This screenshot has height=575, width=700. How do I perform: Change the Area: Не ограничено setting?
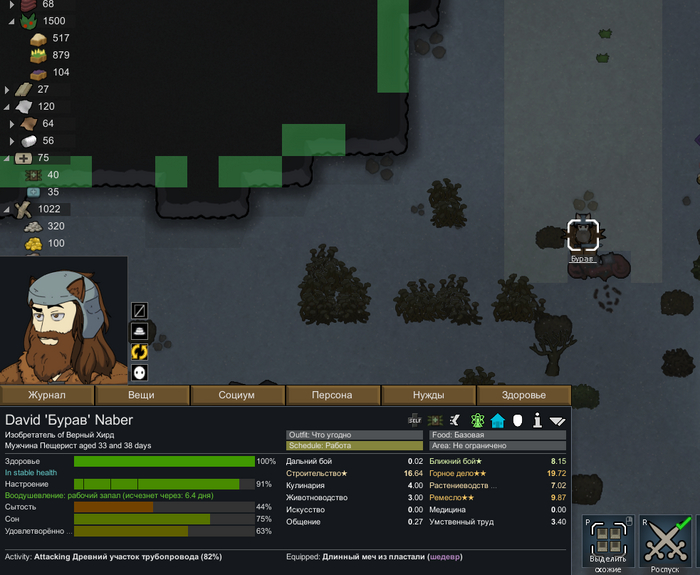497,446
